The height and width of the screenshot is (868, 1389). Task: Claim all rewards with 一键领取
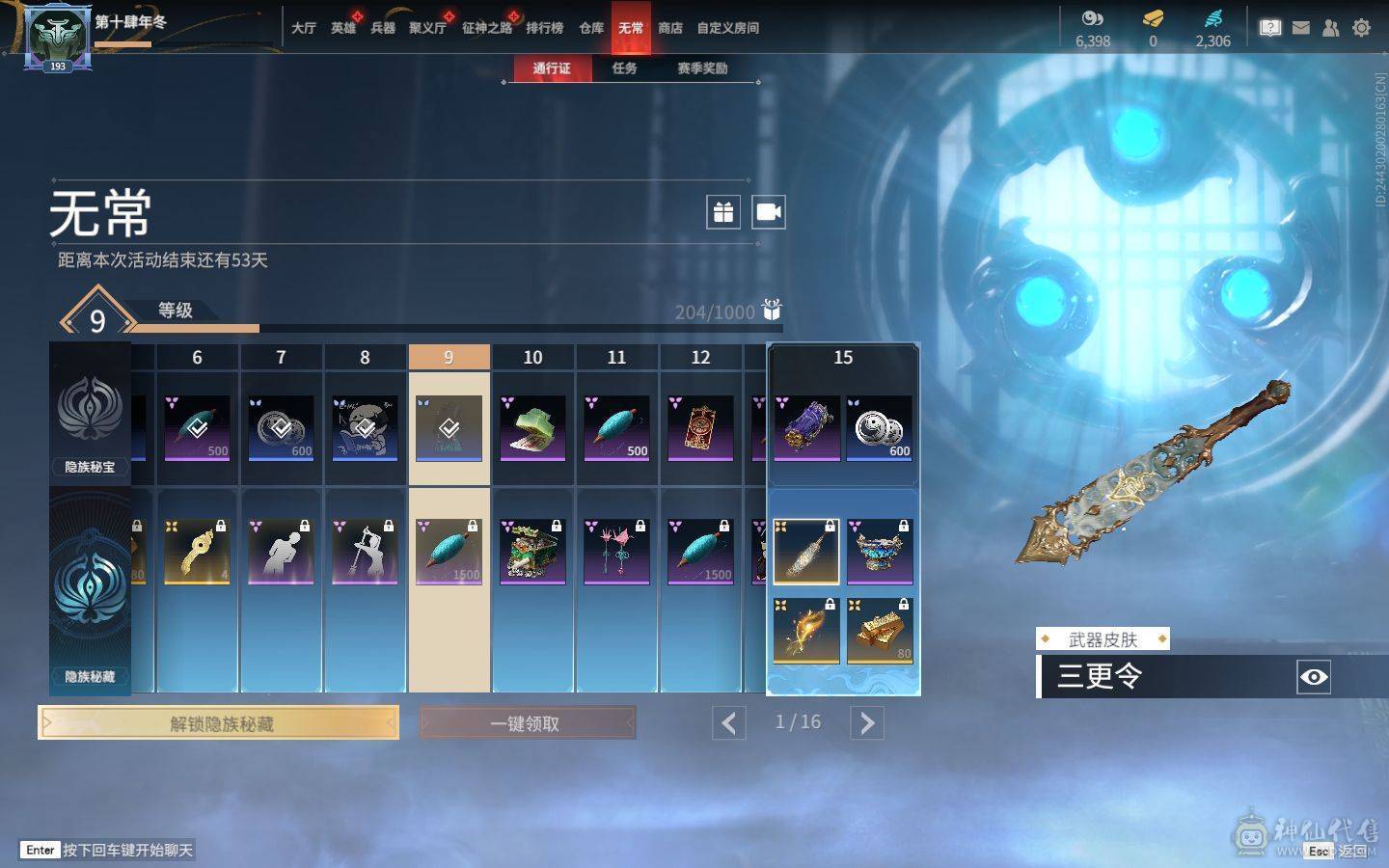click(x=527, y=722)
